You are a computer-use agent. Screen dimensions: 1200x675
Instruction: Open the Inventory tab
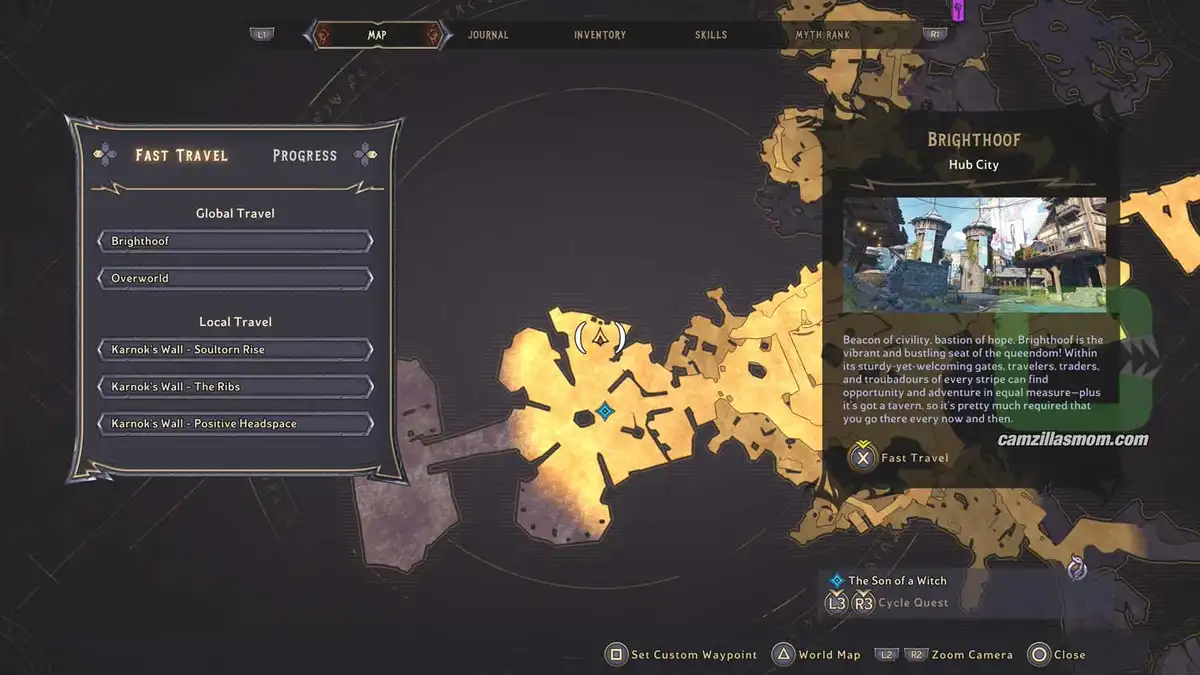pos(600,35)
